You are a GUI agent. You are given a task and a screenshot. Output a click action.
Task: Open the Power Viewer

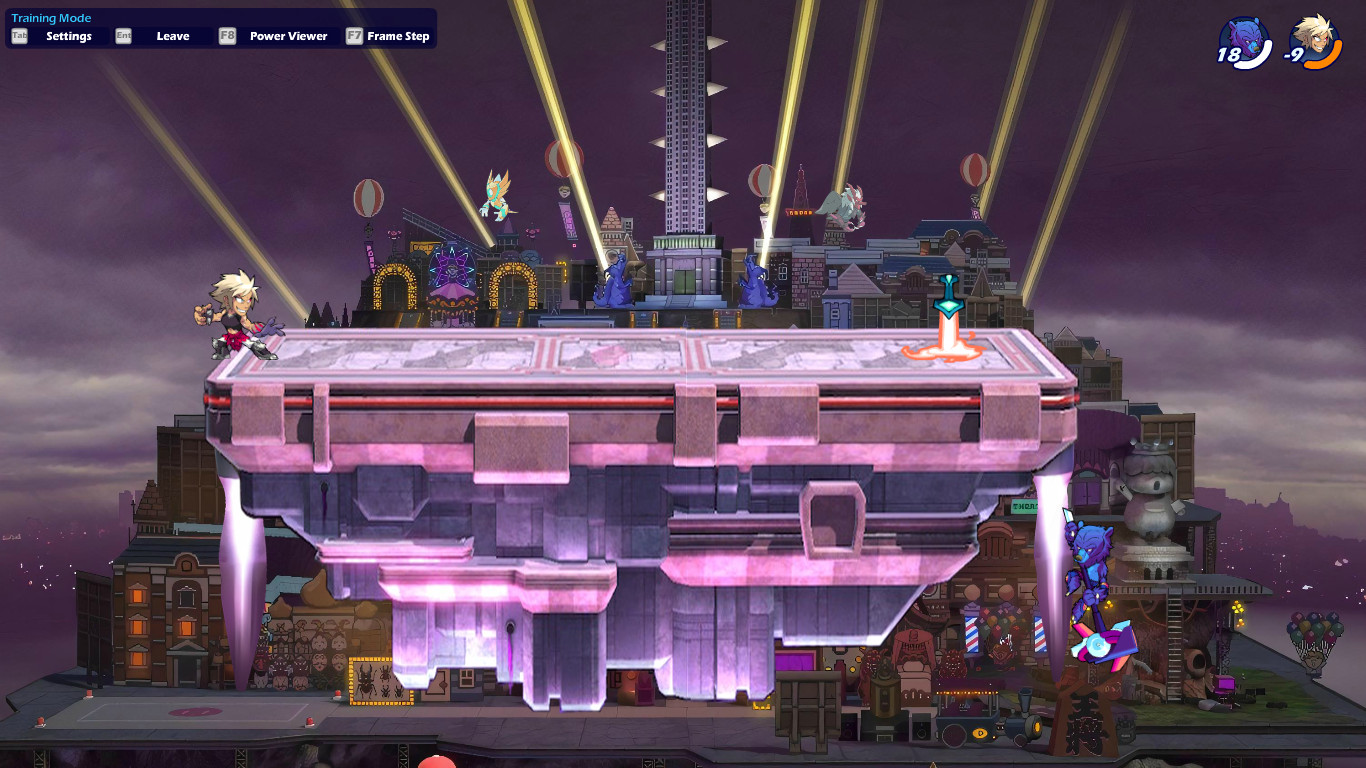click(x=288, y=35)
